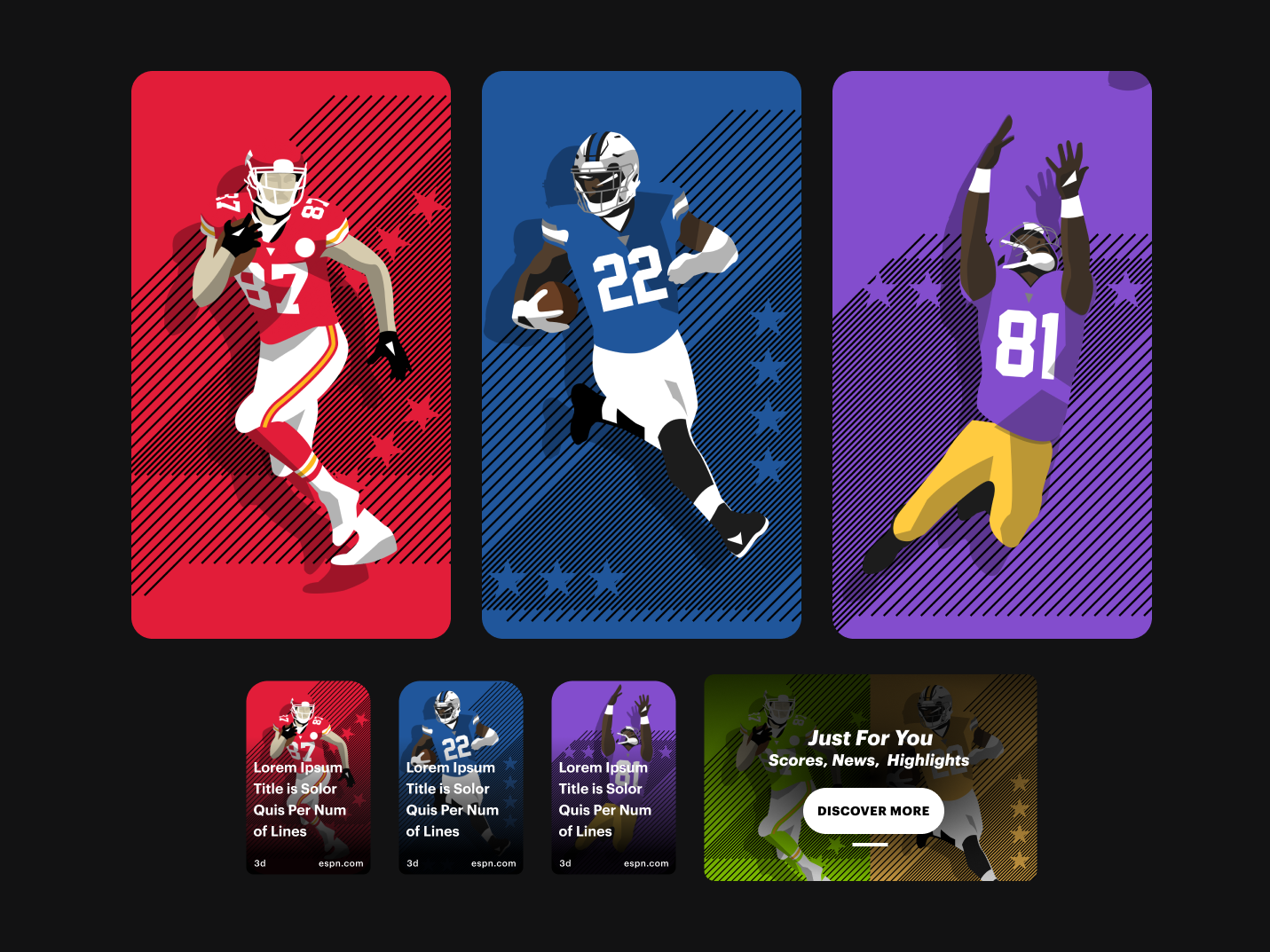Select the purple Vikings number 81 card

(991, 354)
